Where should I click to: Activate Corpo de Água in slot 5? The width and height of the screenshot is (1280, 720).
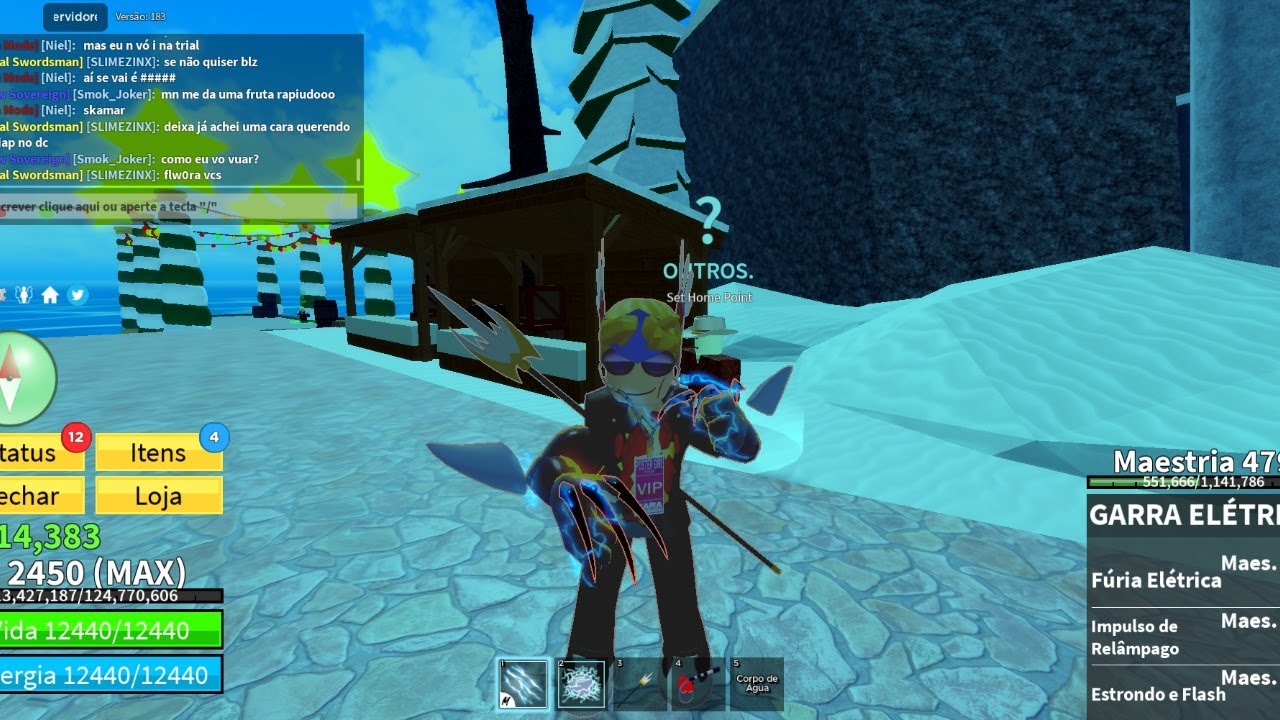pos(756,684)
